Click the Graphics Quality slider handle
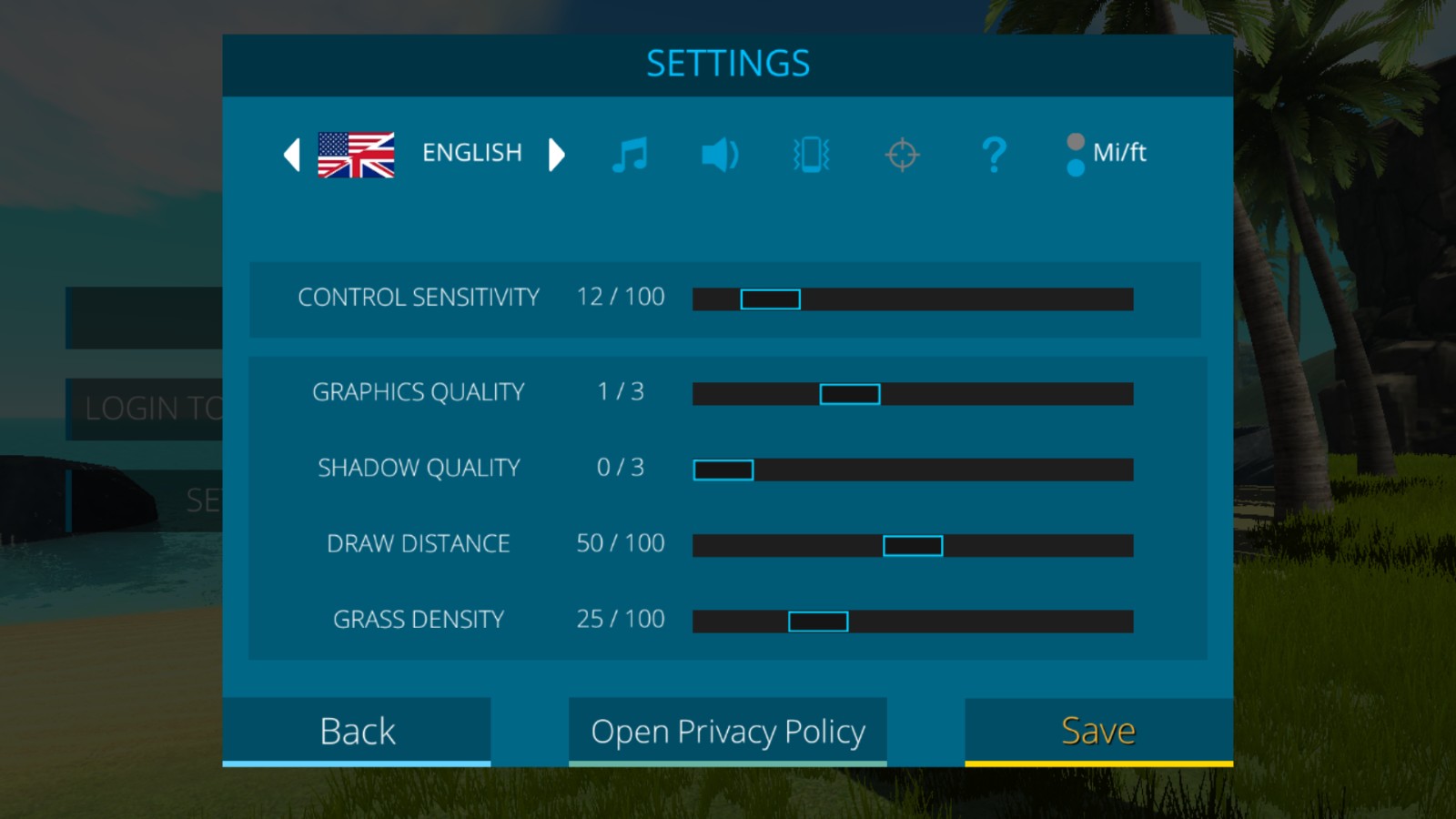The image size is (1456, 819). click(x=850, y=394)
